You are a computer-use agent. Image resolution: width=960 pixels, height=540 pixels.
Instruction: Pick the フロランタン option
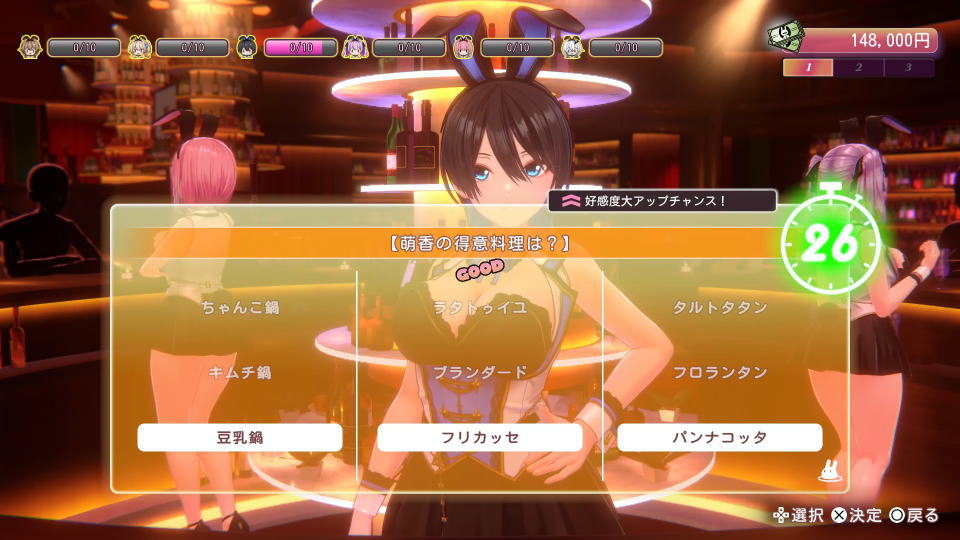pos(720,372)
